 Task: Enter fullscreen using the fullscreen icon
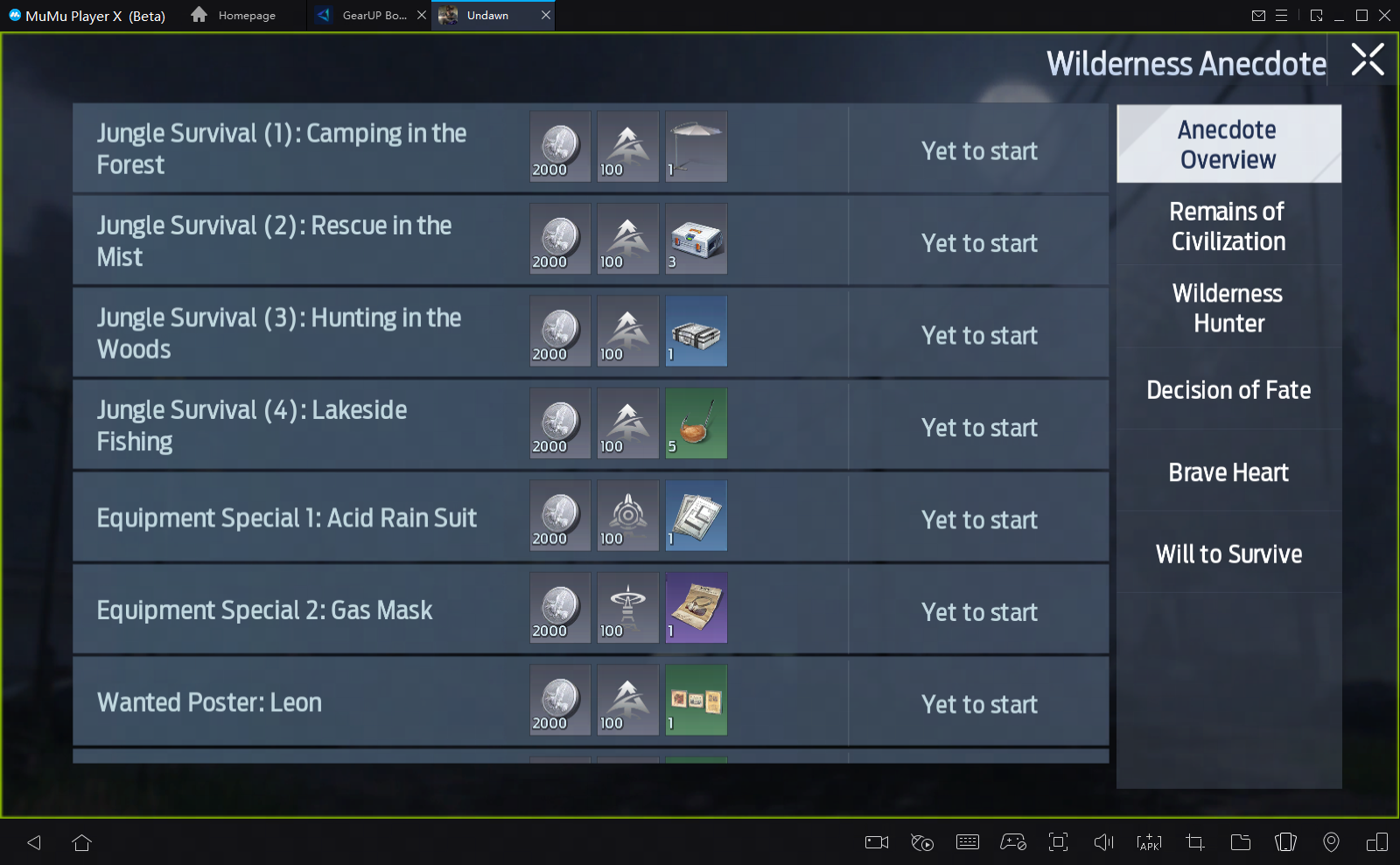coord(1059,842)
